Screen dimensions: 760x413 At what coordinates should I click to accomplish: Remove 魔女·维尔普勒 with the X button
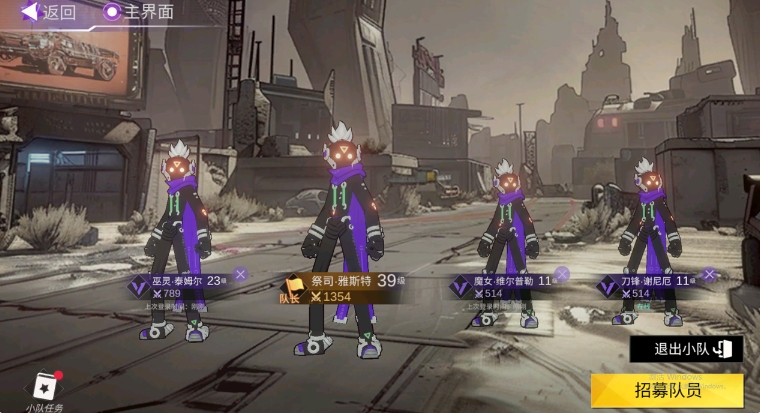point(562,274)
